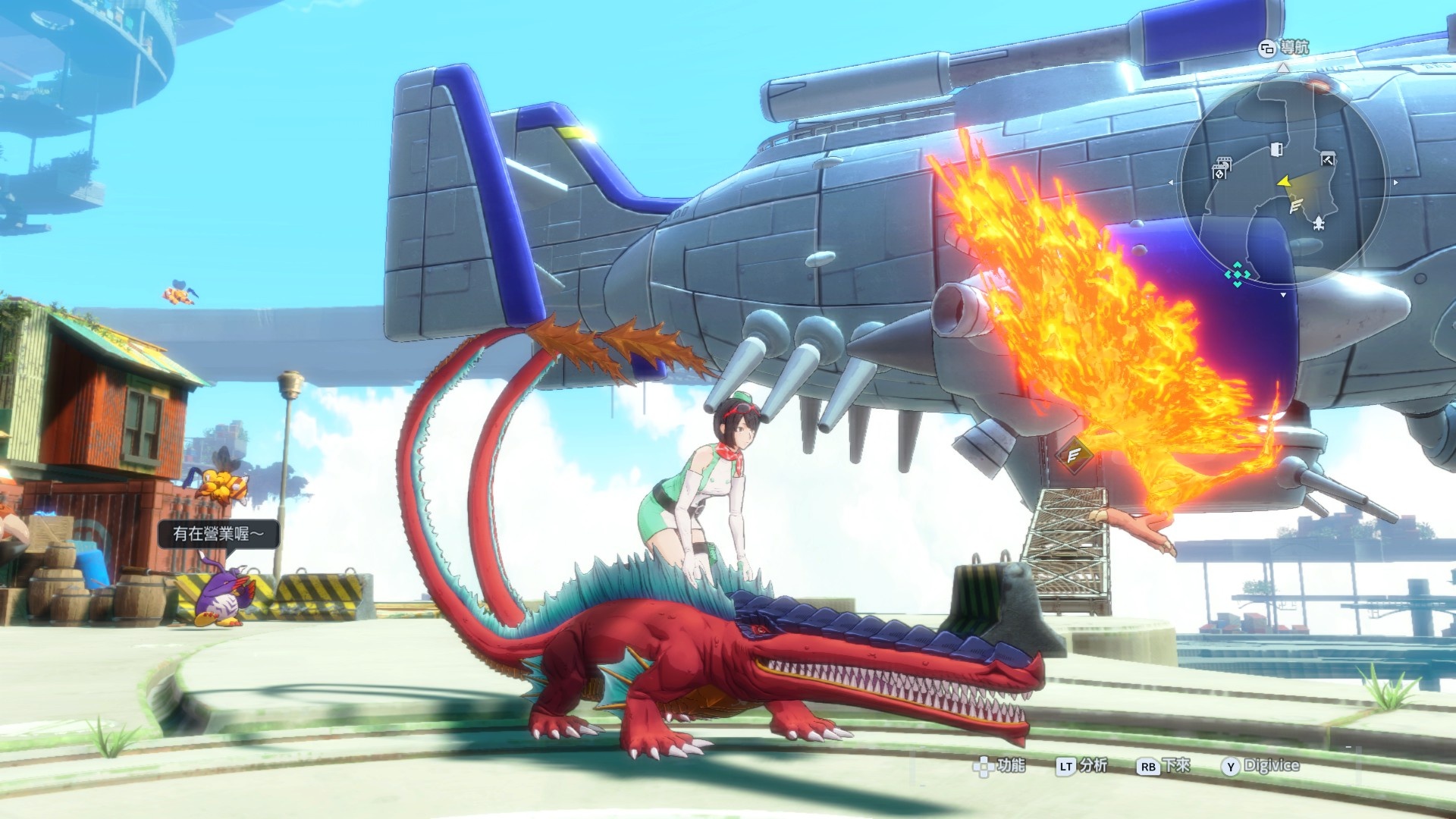
Task: Open the circular minimap
Action: 1282,182
